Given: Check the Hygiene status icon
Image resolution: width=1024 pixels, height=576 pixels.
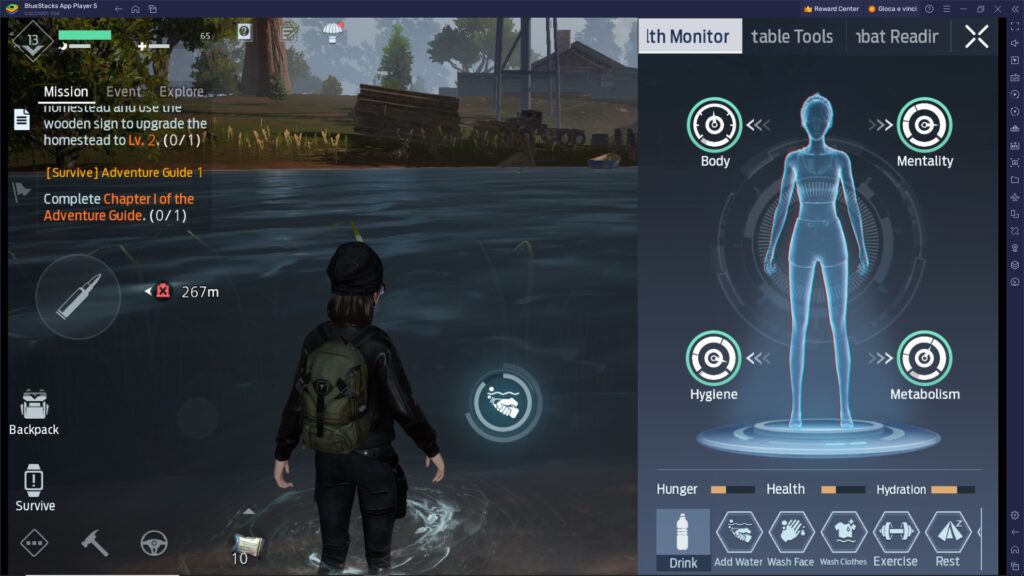Looking at the screenshot, I should [x=714, y=358].
